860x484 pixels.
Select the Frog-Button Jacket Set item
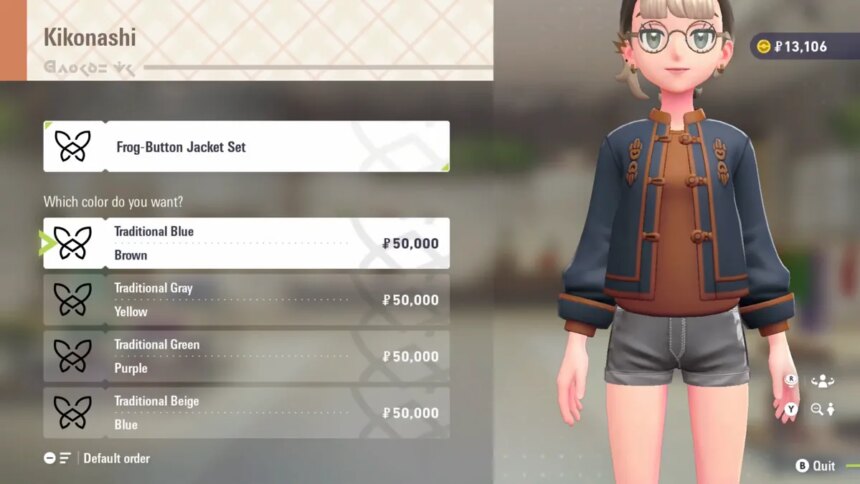246,147
